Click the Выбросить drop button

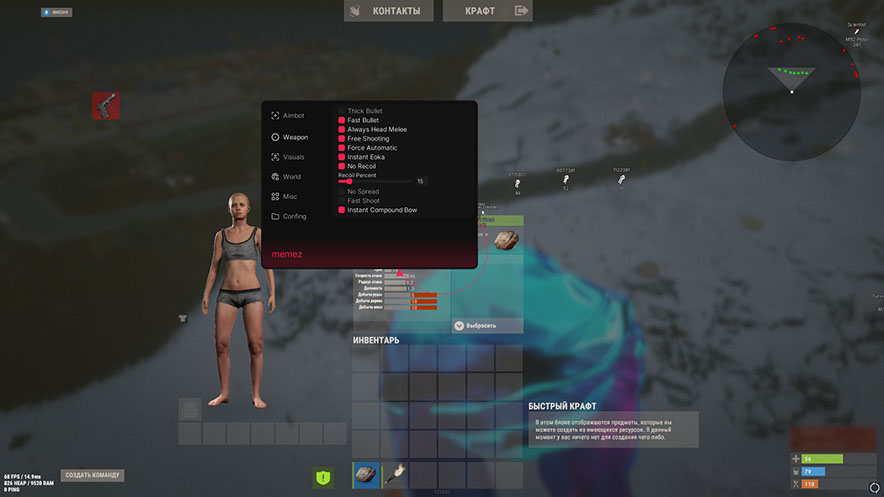[486, 326]
